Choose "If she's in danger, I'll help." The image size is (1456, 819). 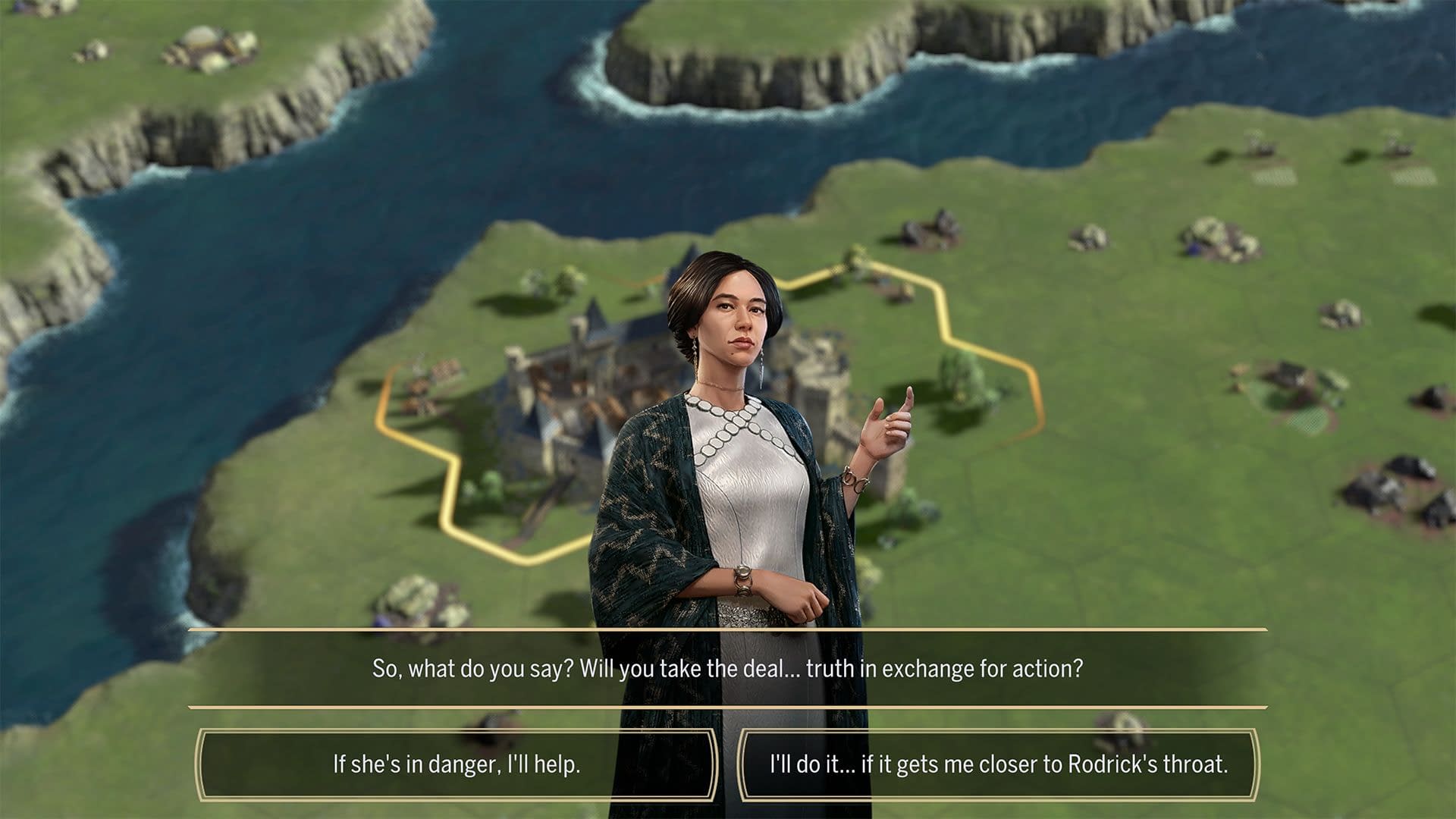coord(457,764)
